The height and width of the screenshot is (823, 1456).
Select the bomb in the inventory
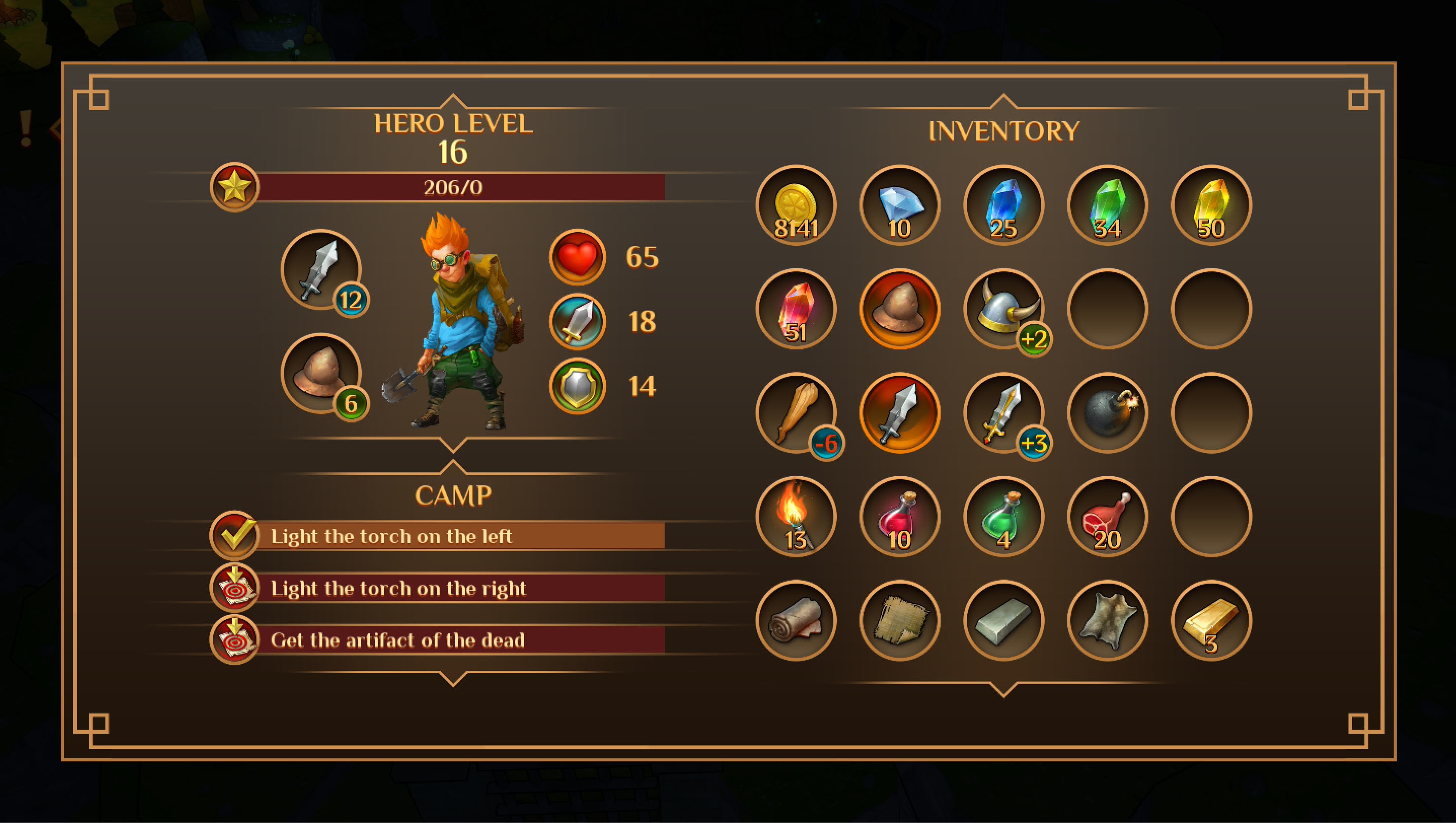(1108, 412)
